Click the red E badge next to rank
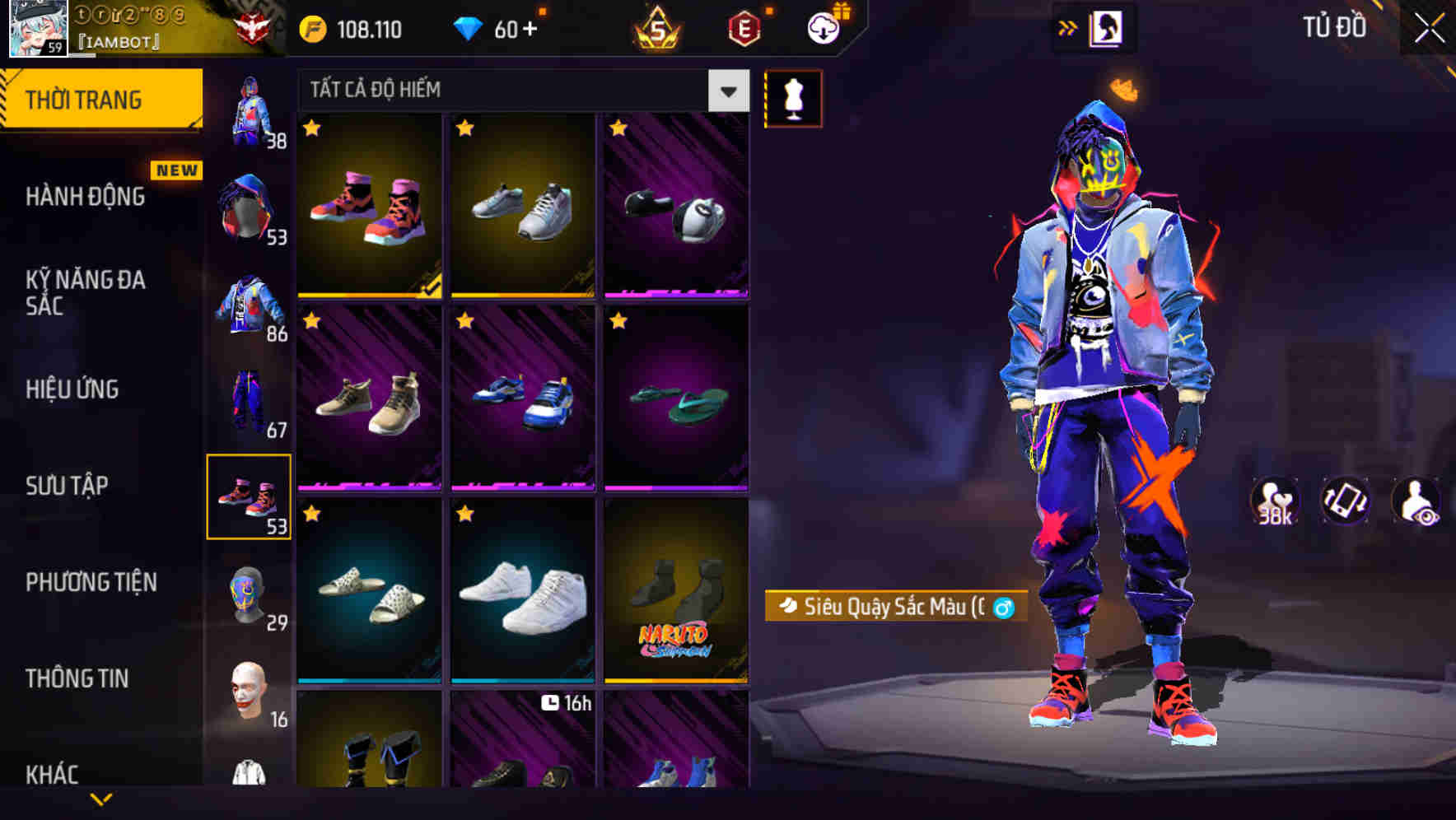 coord(745,28)
